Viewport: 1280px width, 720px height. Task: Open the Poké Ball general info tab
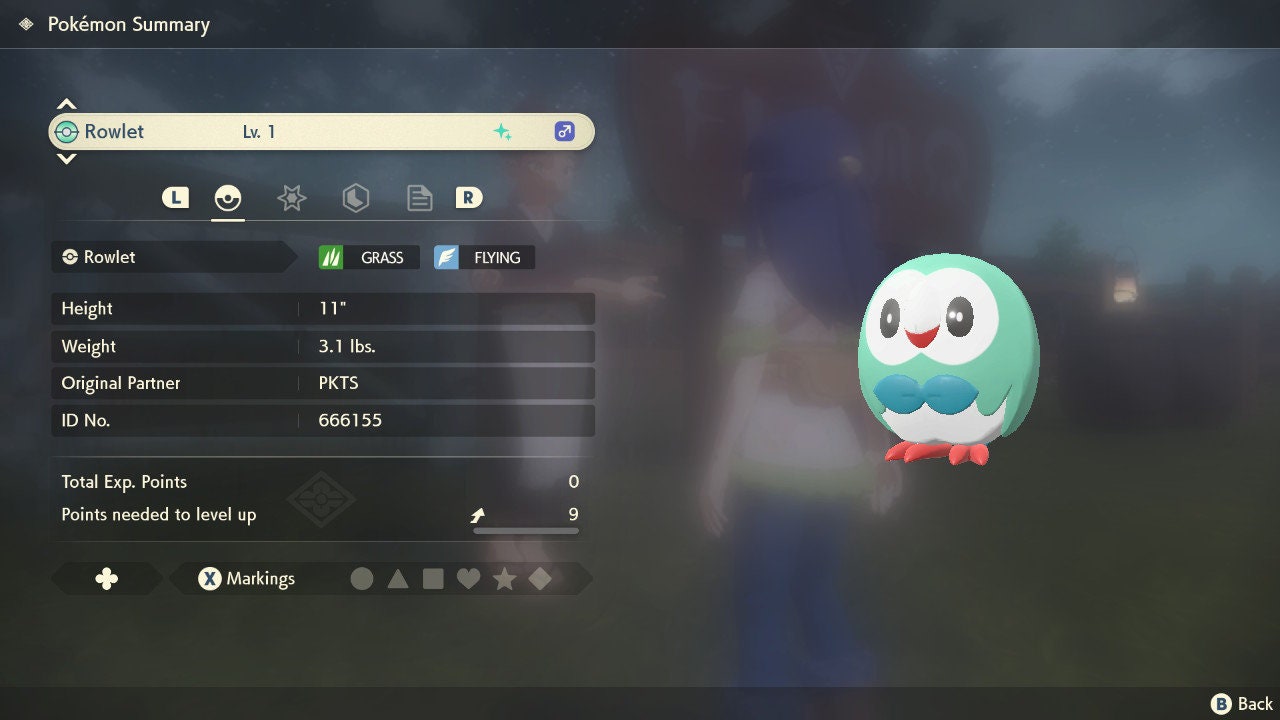(228, 198)
